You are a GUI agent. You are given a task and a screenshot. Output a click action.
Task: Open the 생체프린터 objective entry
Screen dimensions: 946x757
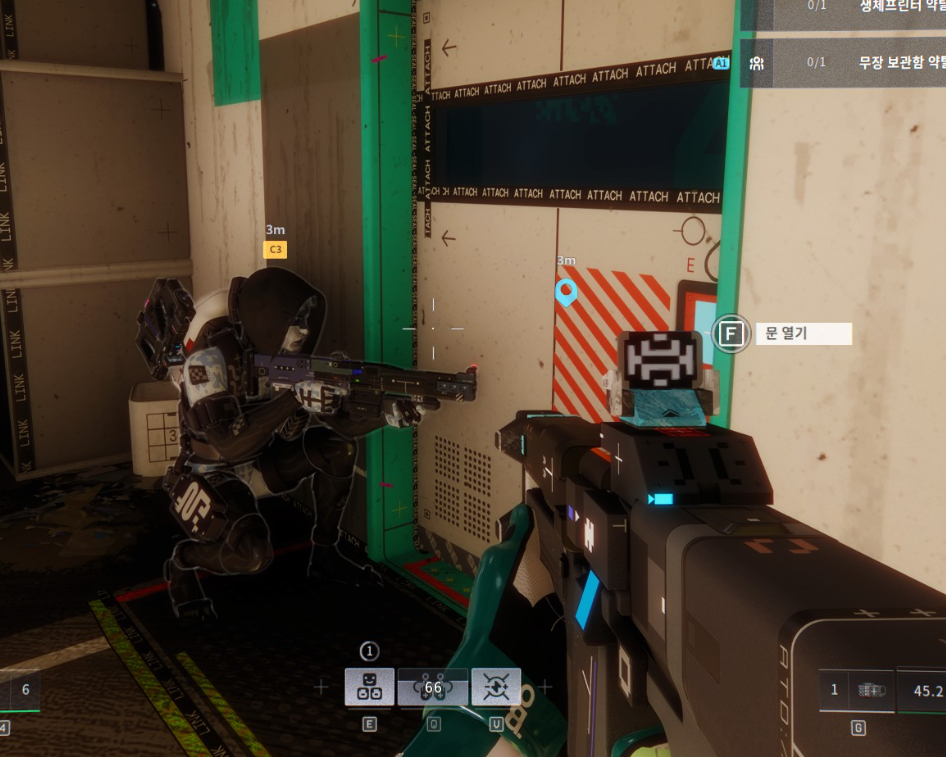[x=843, y=10]
